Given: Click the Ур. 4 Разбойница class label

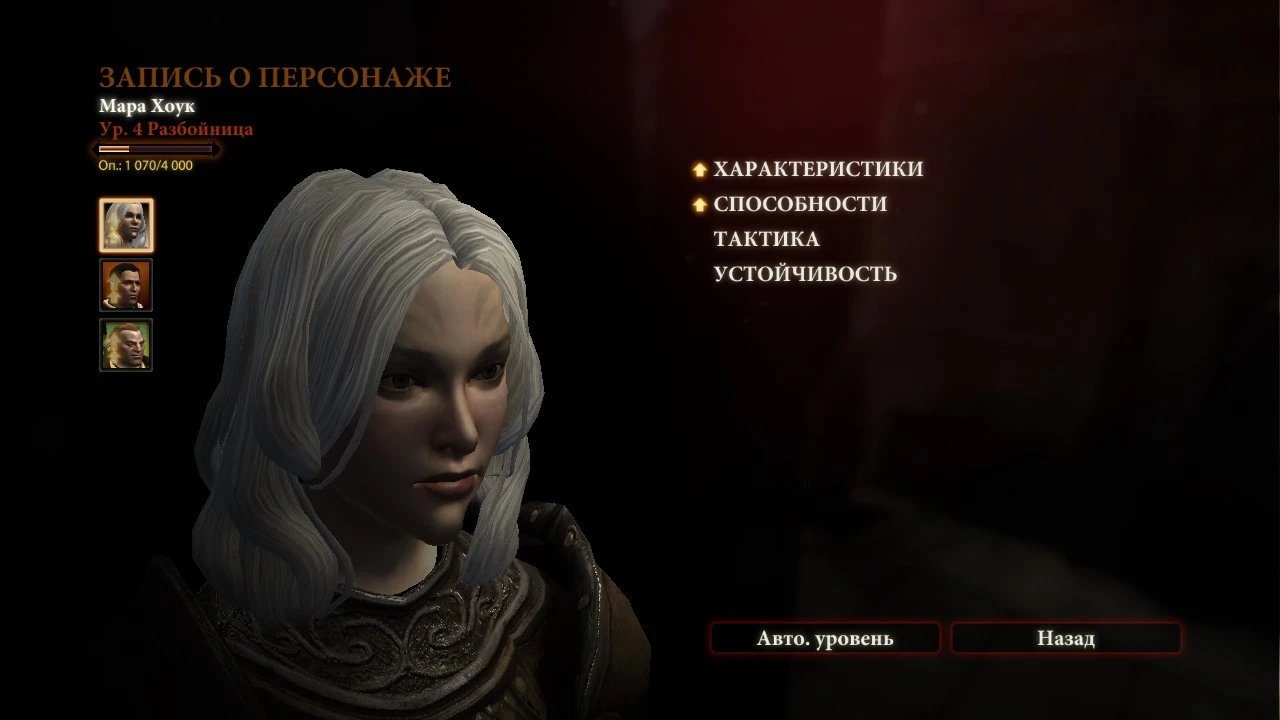Looking at the screenshot, I should pos(175,128).
